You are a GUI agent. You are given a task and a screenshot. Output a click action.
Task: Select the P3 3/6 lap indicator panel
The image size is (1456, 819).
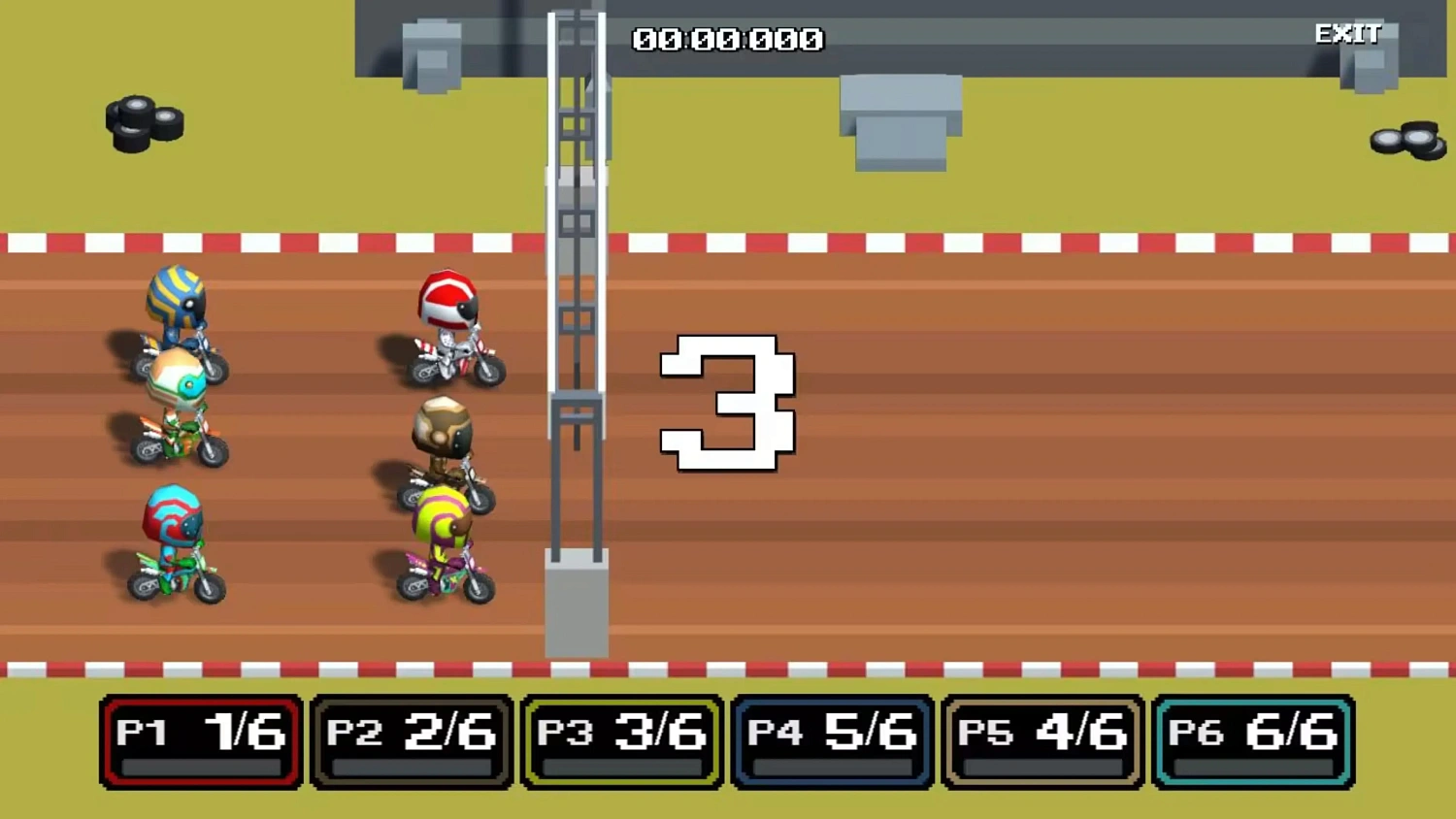pyautogui.click(x=620, y=739)
